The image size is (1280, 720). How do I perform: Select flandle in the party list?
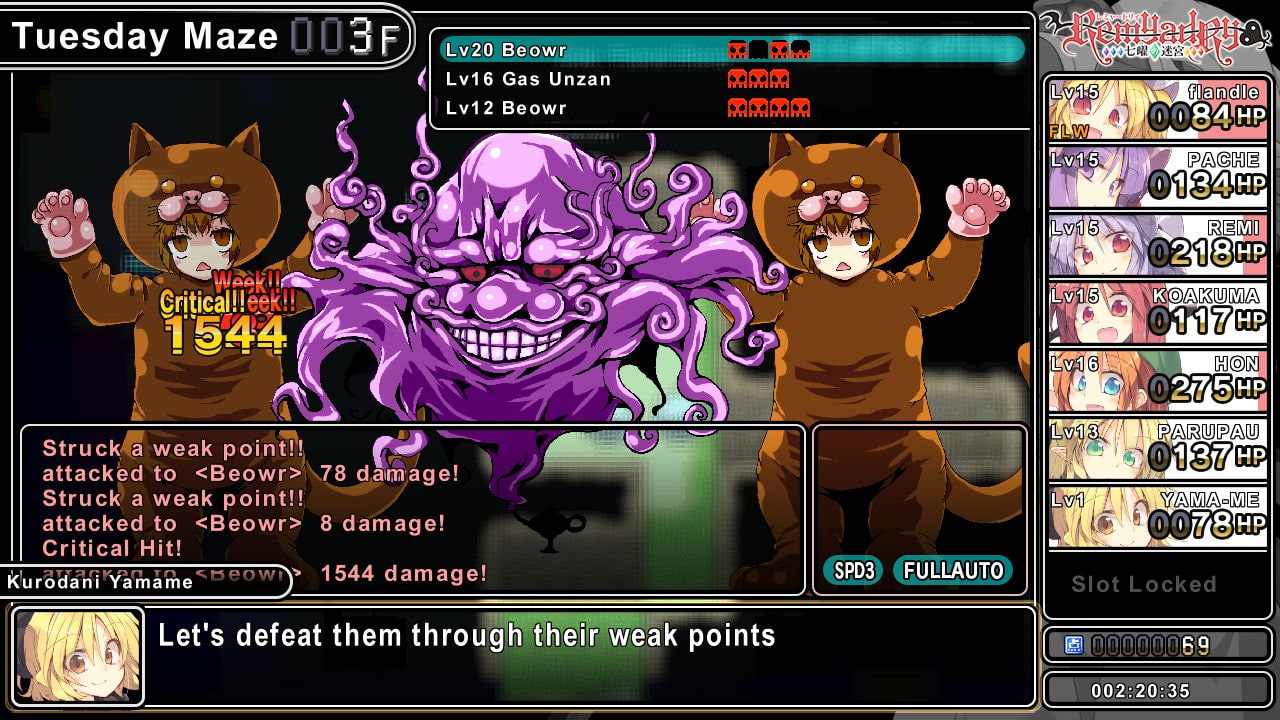click(x=1157, y=109)
